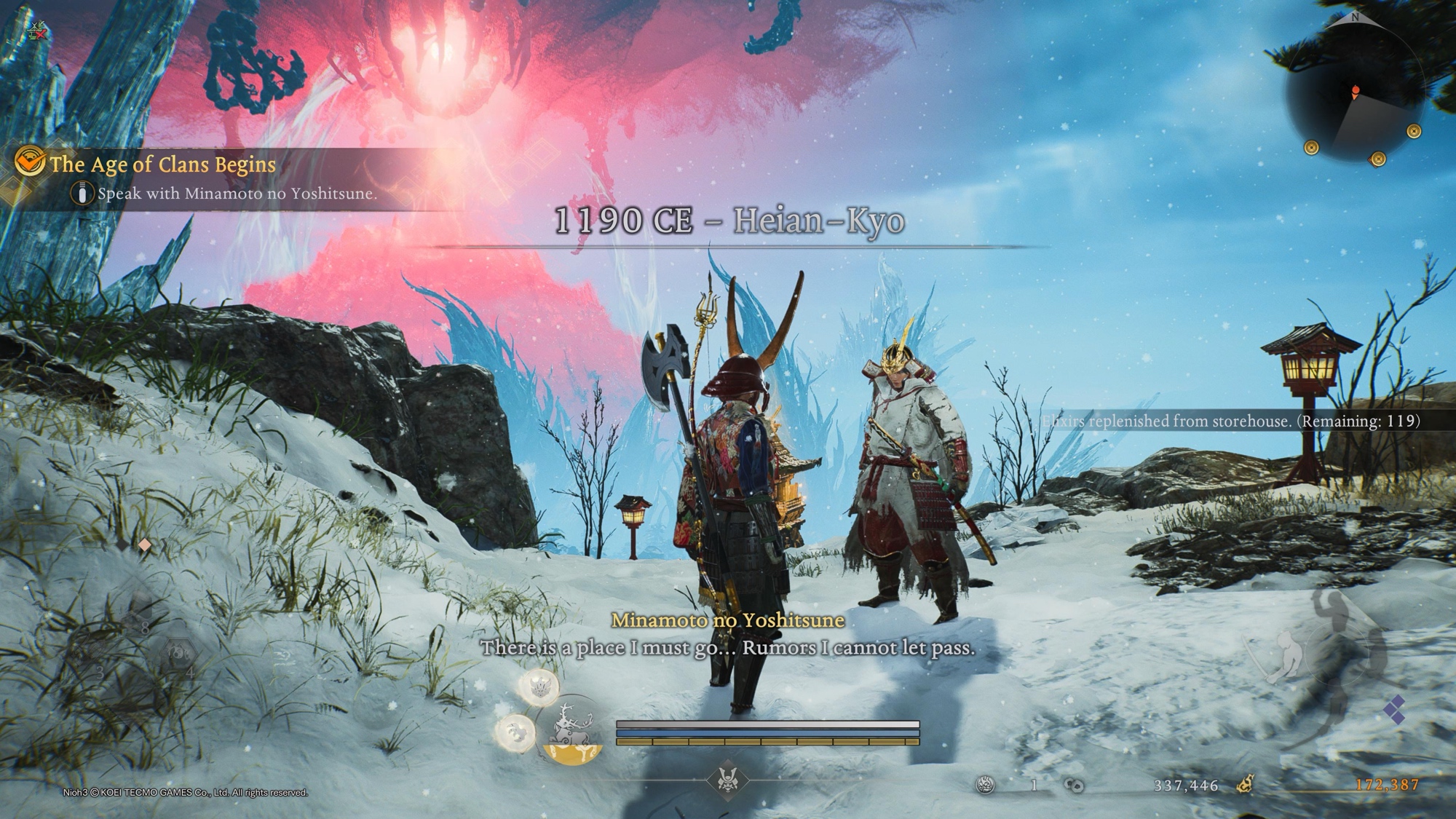
Task: Select the highlighted peach shortcut-set diamond
Action: 145,545
